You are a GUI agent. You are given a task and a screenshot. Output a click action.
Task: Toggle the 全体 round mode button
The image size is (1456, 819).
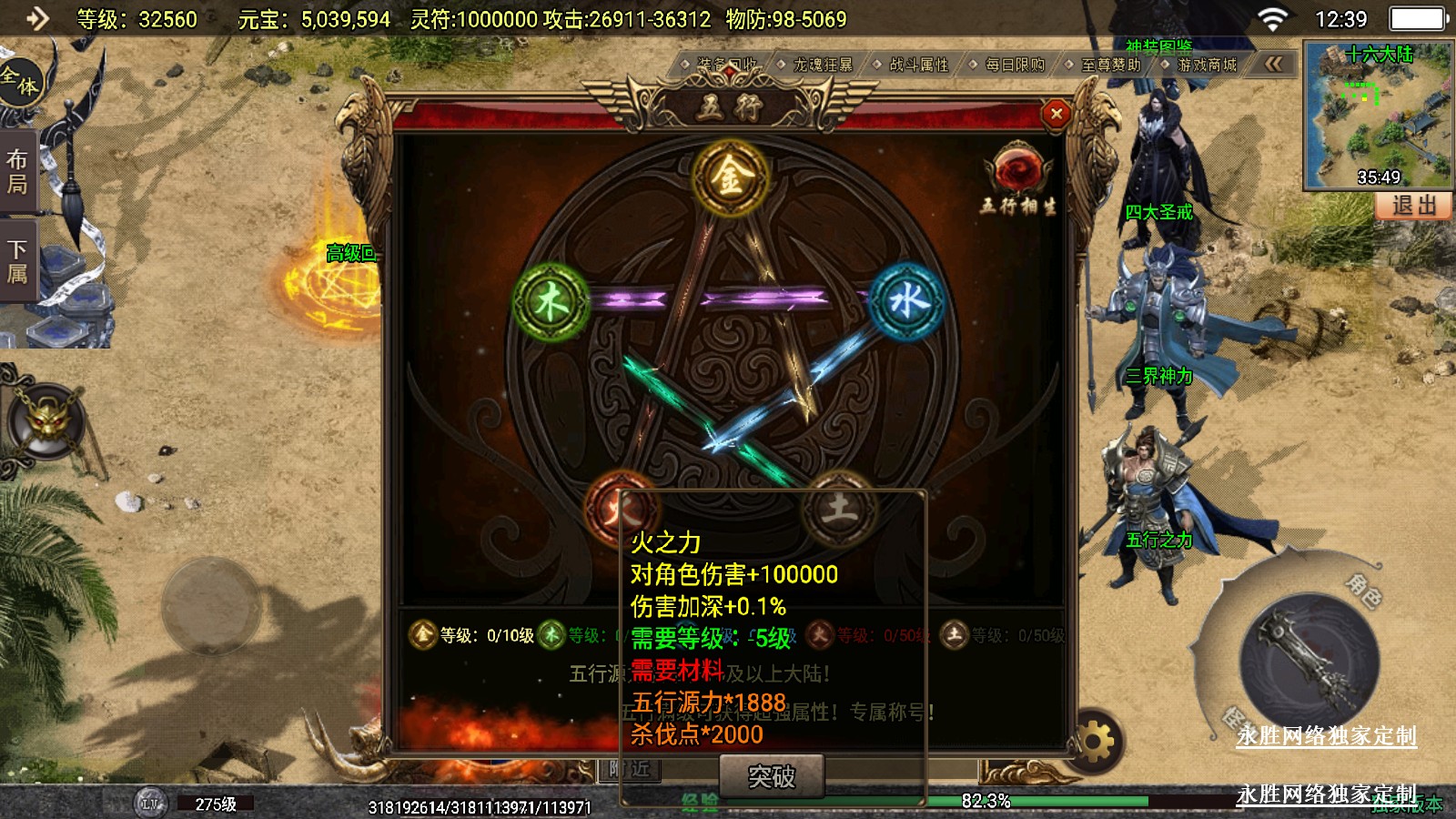20,80
